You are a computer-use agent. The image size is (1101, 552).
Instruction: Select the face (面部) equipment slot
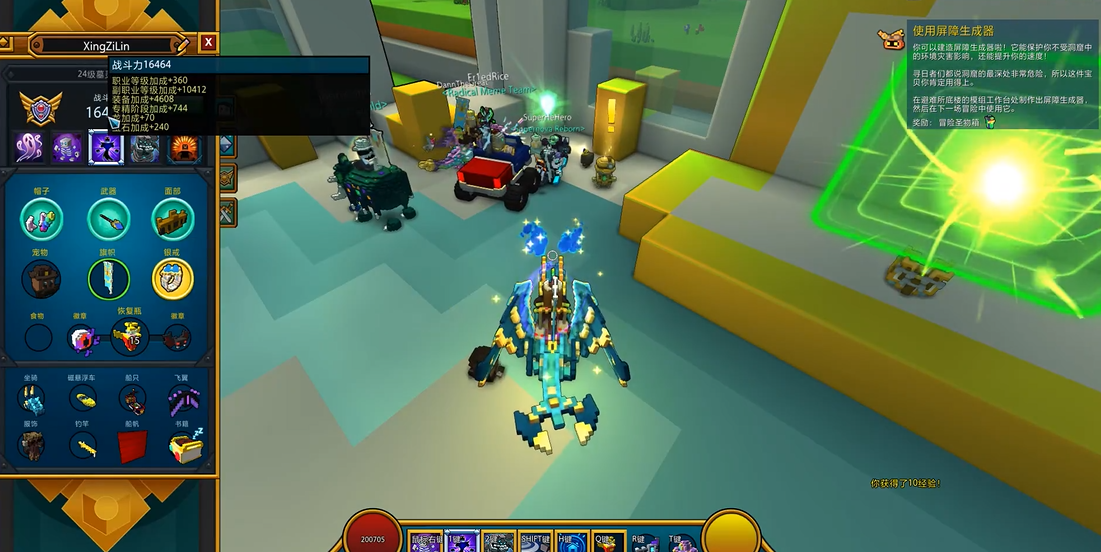point(173,219)
